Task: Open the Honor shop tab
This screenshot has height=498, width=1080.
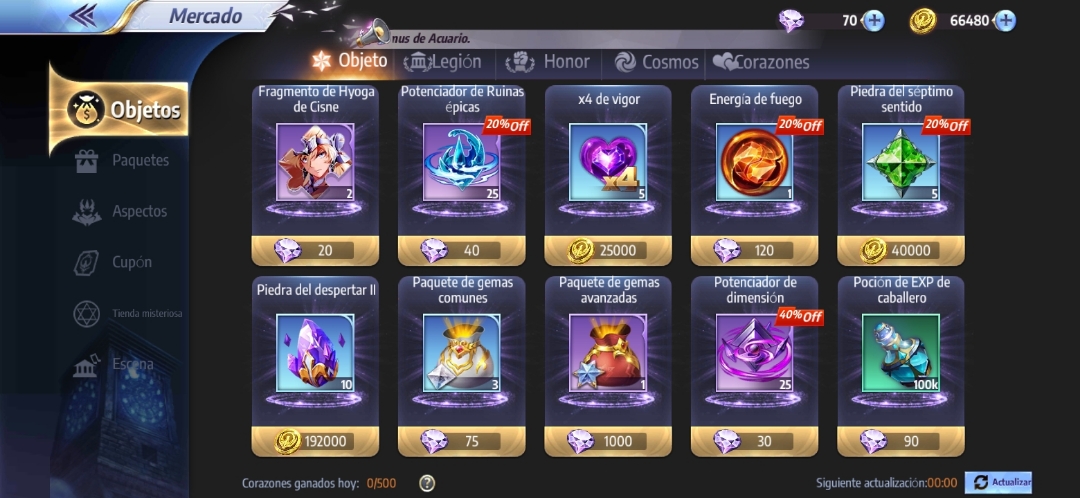Action: [x=549, y=62]
